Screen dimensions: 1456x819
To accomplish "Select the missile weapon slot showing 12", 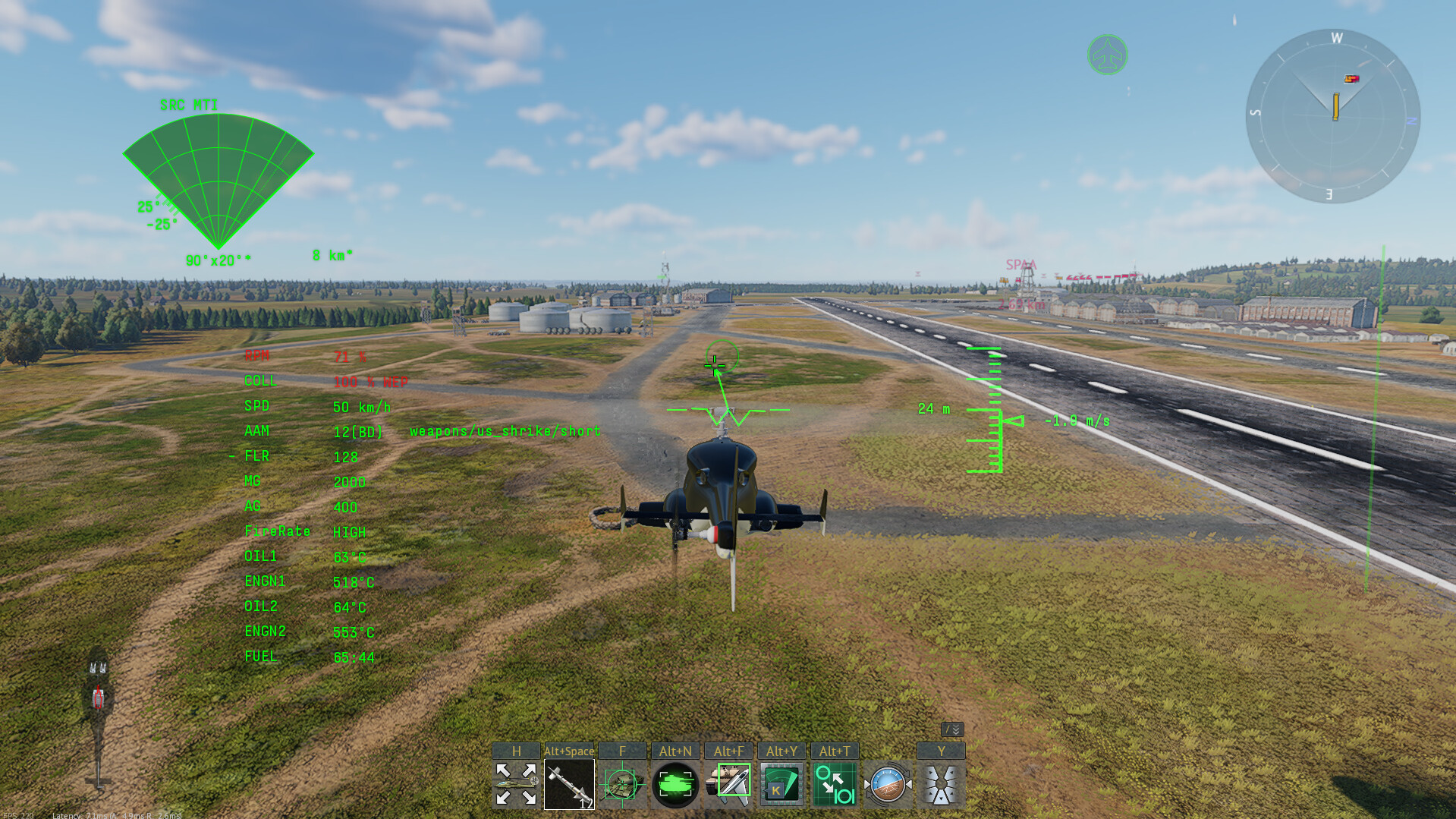I will click(569, 784).
